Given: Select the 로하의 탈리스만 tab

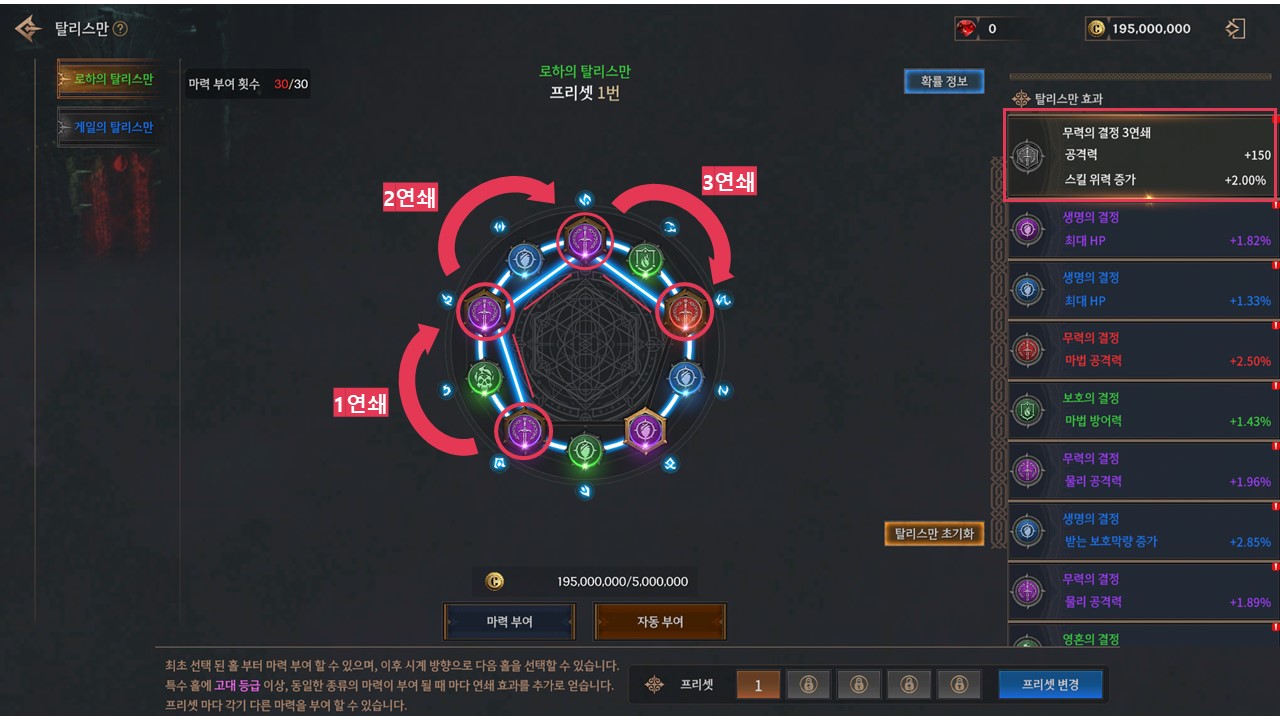Looking at the screenshot, I should click(x=108, y=79).
